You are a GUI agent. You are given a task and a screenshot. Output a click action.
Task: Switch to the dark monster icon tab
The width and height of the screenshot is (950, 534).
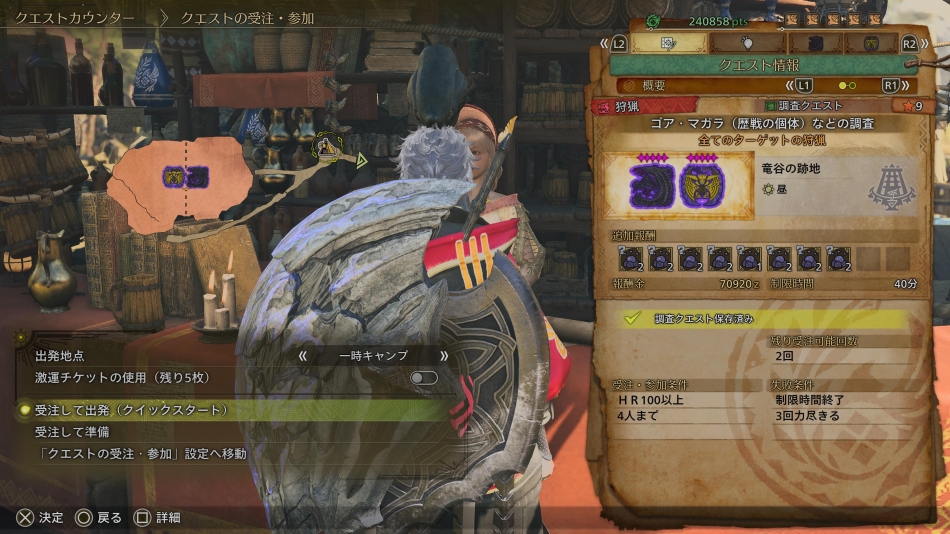point(815,43)
